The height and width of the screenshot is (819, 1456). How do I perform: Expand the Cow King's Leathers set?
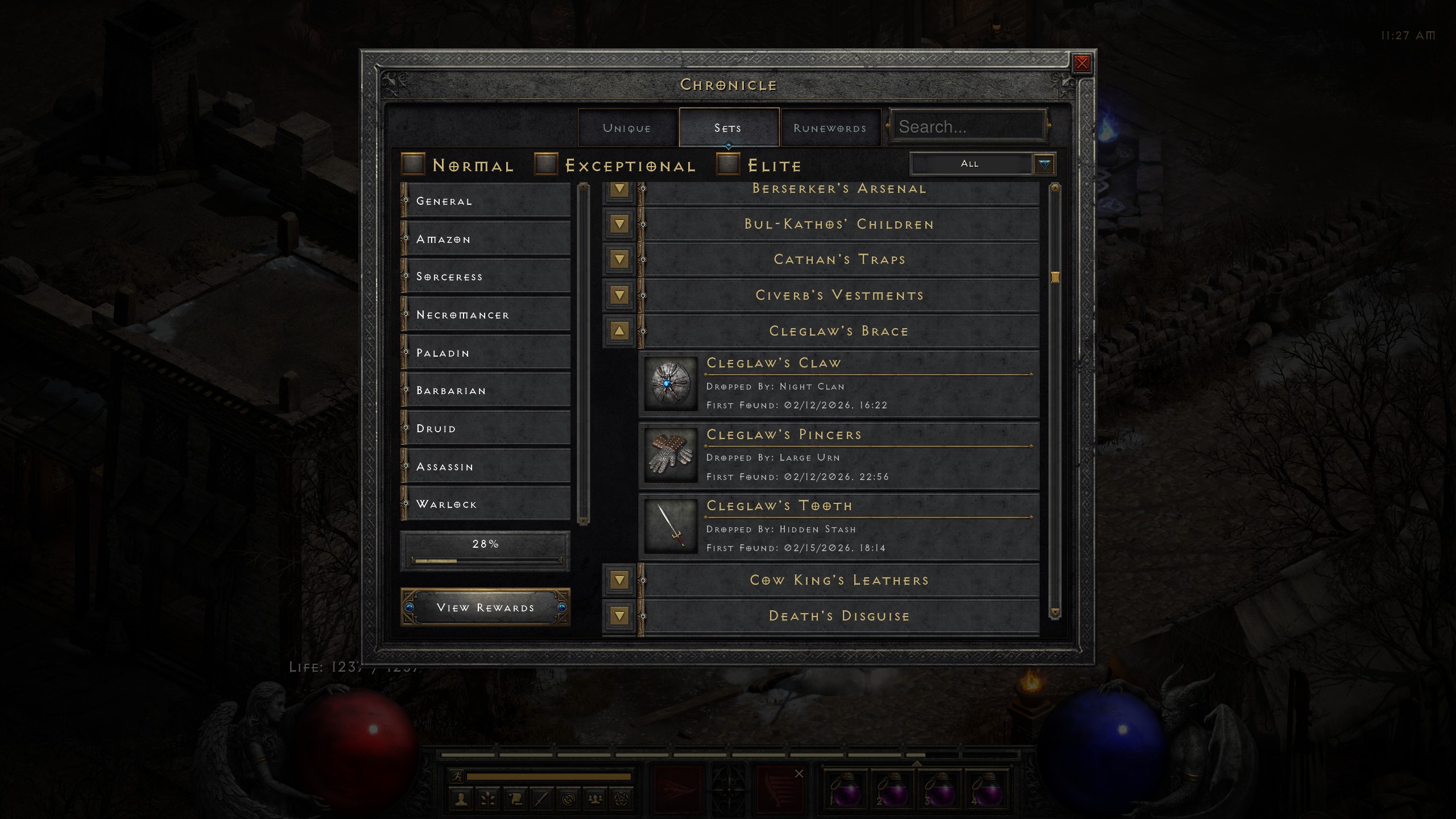619,580
